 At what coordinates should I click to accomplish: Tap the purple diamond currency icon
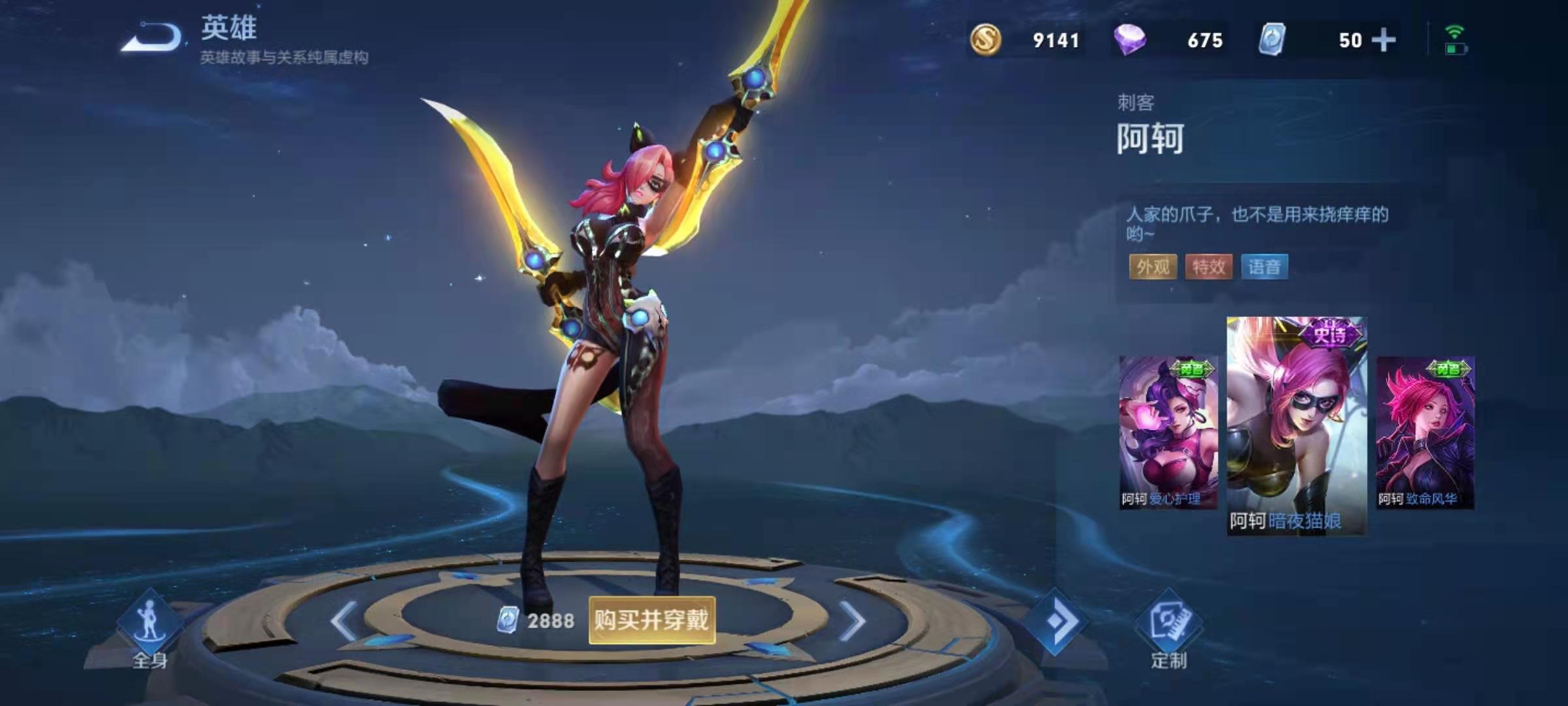tap(1130, 40)
